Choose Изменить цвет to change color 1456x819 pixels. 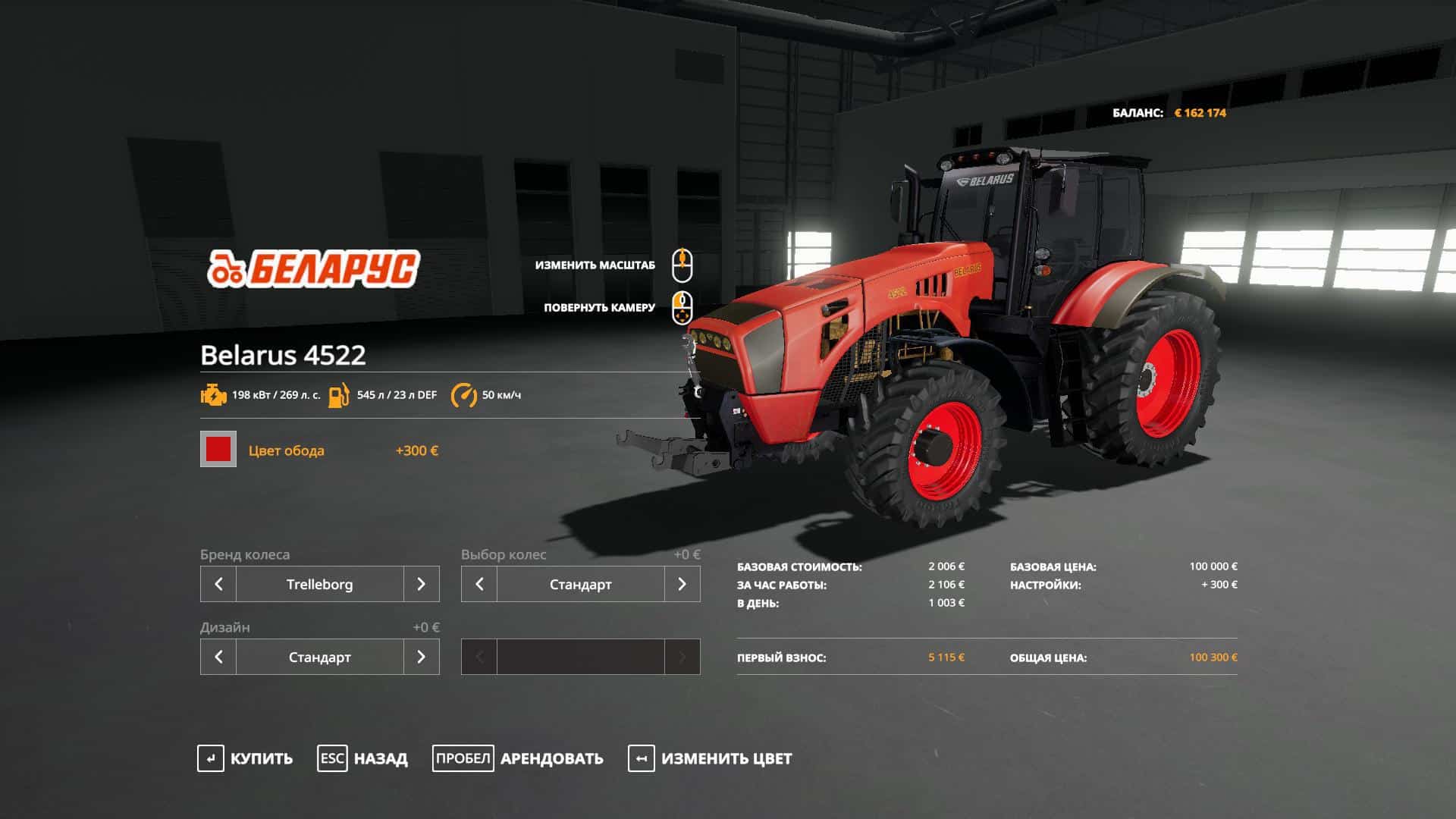710,758
